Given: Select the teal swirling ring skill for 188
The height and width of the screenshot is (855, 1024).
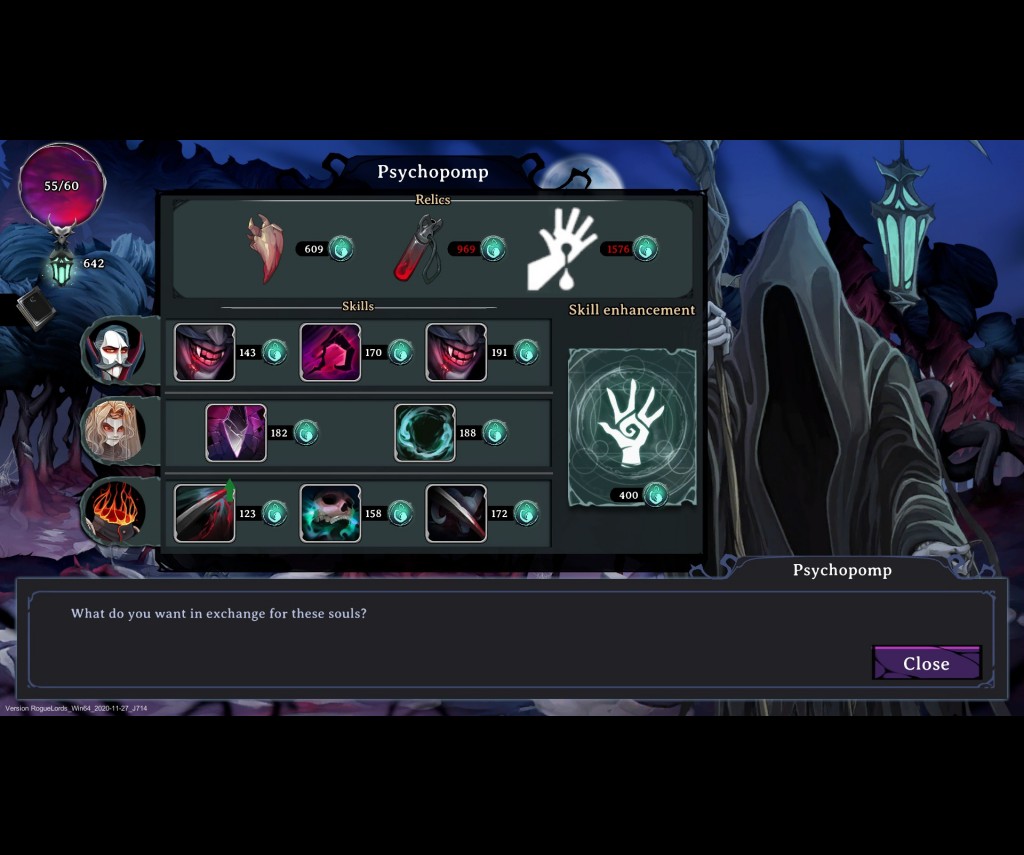Looking at the screenshot, I should click(x=425, y=433).
